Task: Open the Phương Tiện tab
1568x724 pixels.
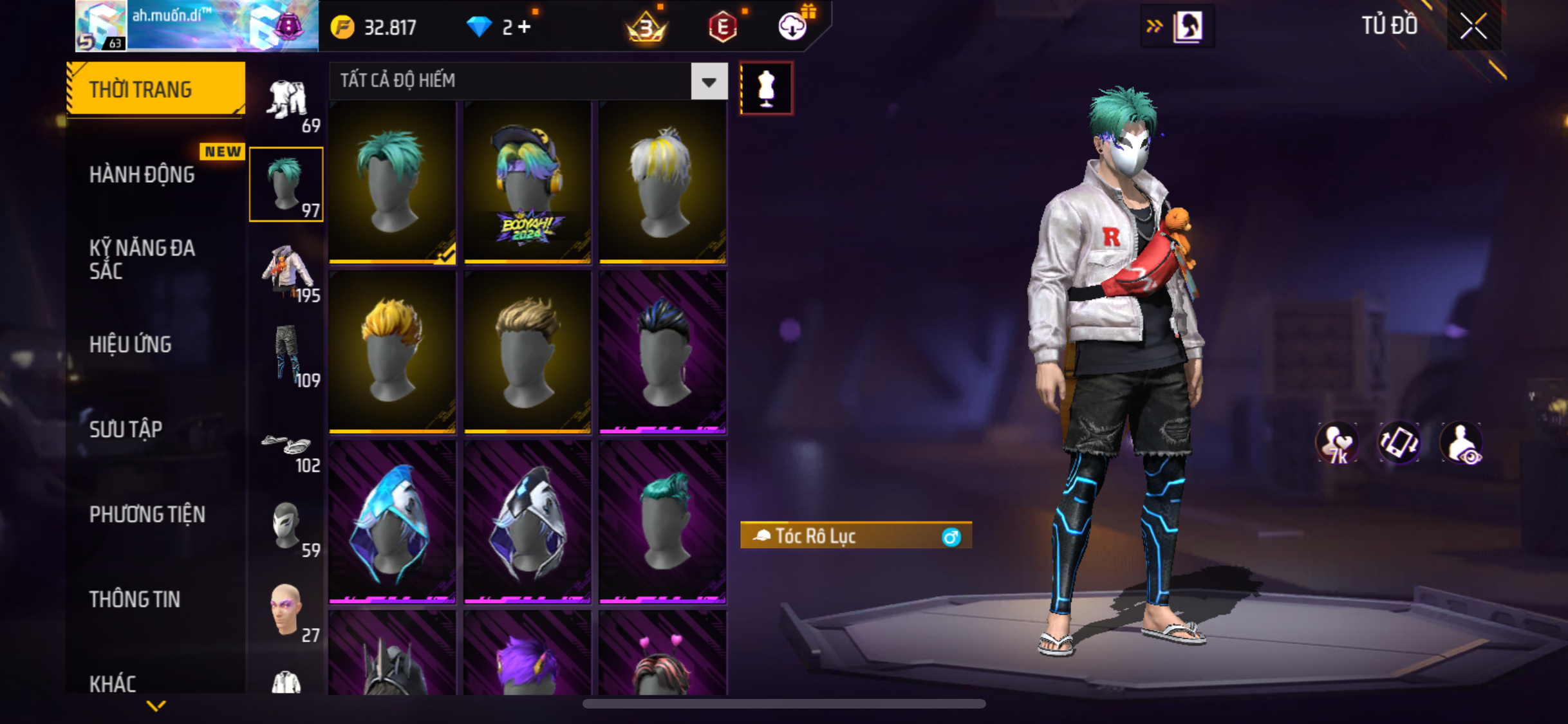Action: [x=147, y=514]
